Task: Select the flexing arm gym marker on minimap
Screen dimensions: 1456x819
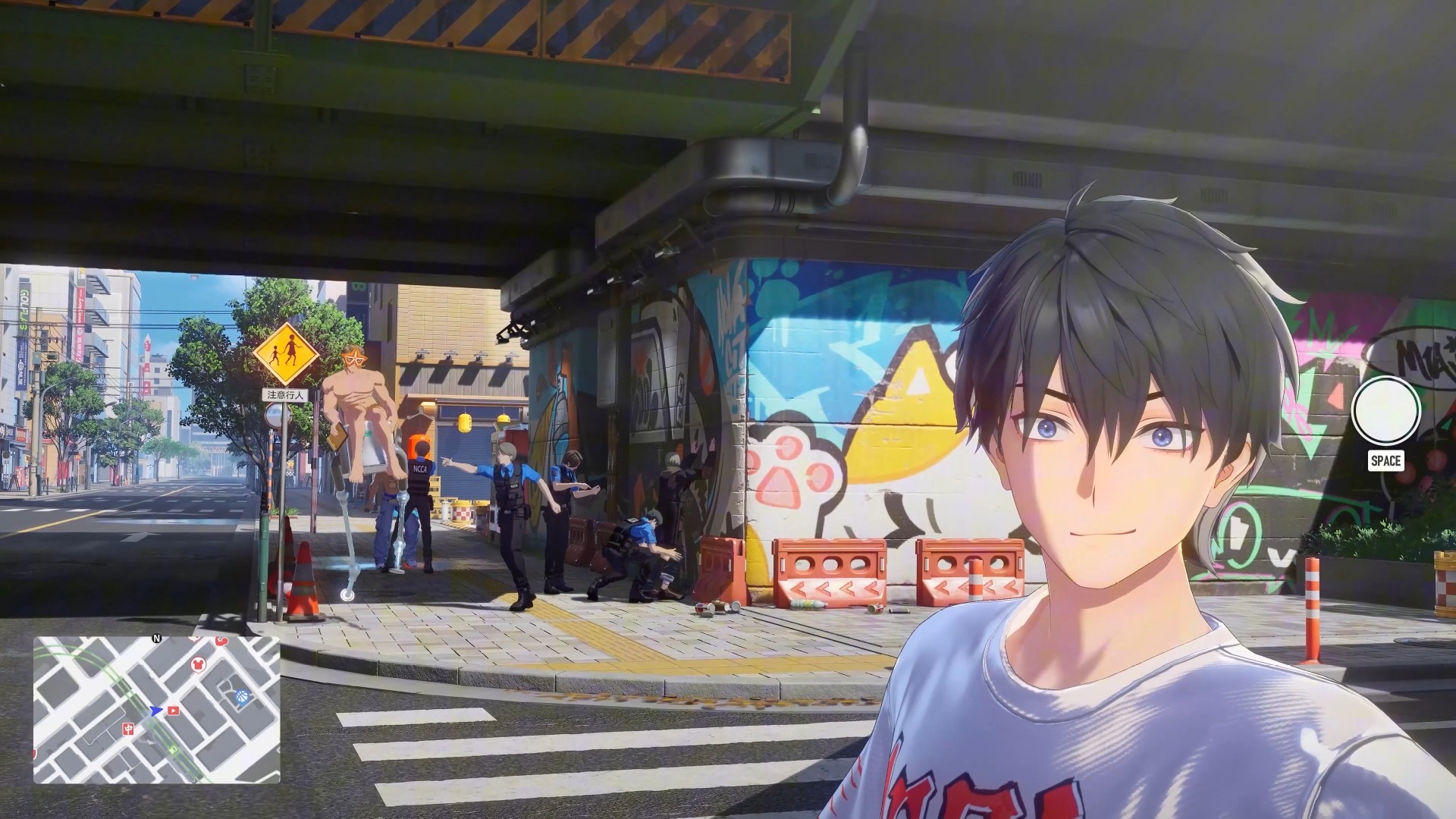Action: point(221,642)
